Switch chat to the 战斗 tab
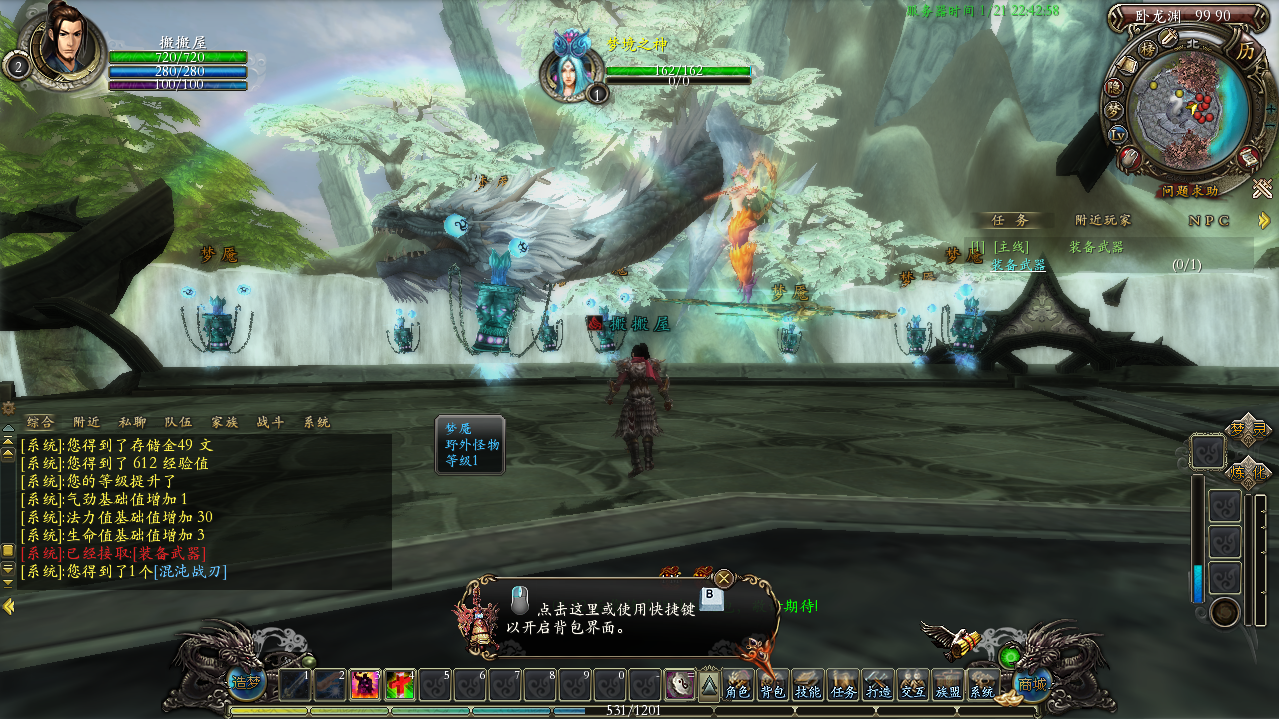Image resolution: width=1279 pixels, height=719 pixels. 270,423
